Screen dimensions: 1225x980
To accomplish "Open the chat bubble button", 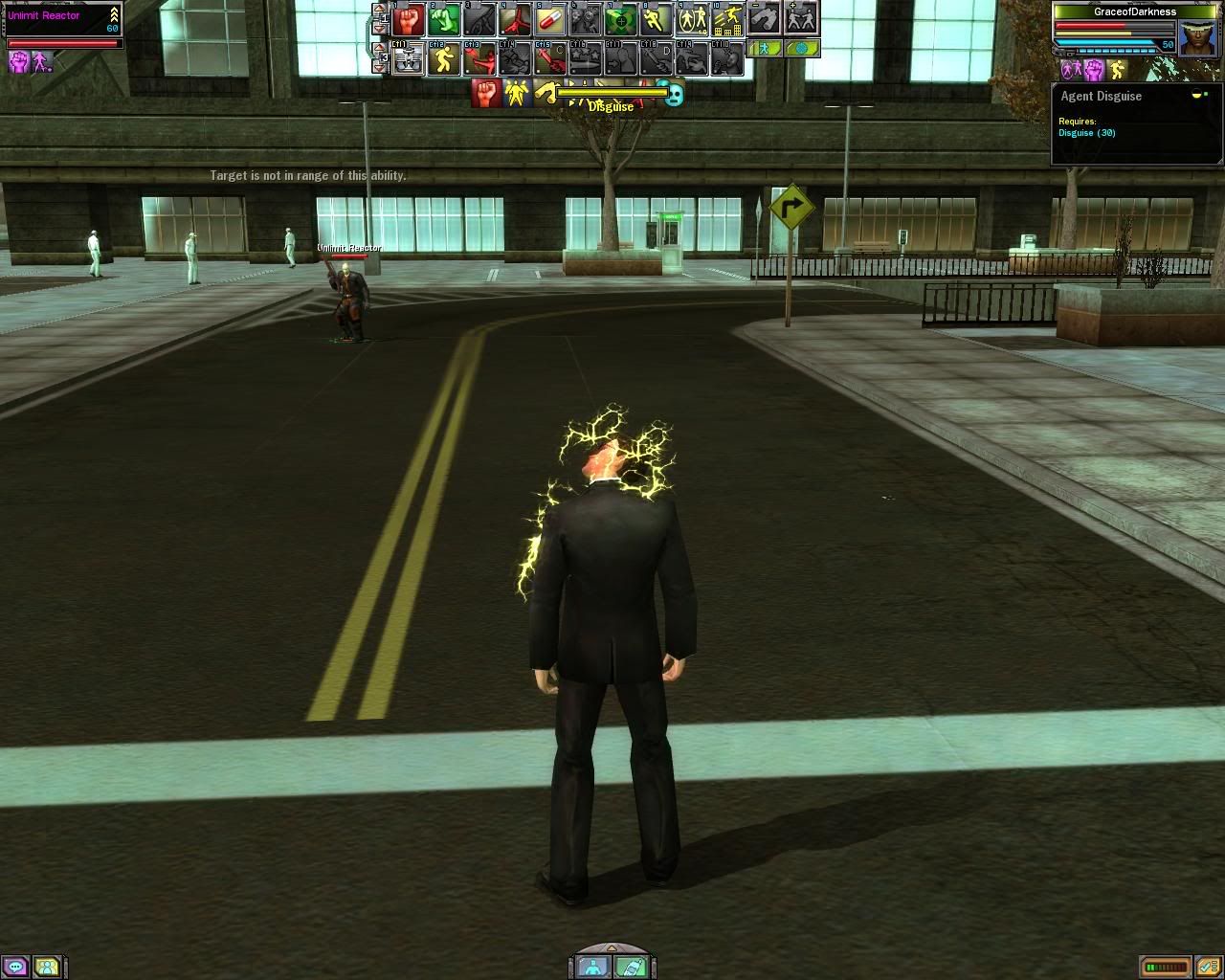I will 16,967.
